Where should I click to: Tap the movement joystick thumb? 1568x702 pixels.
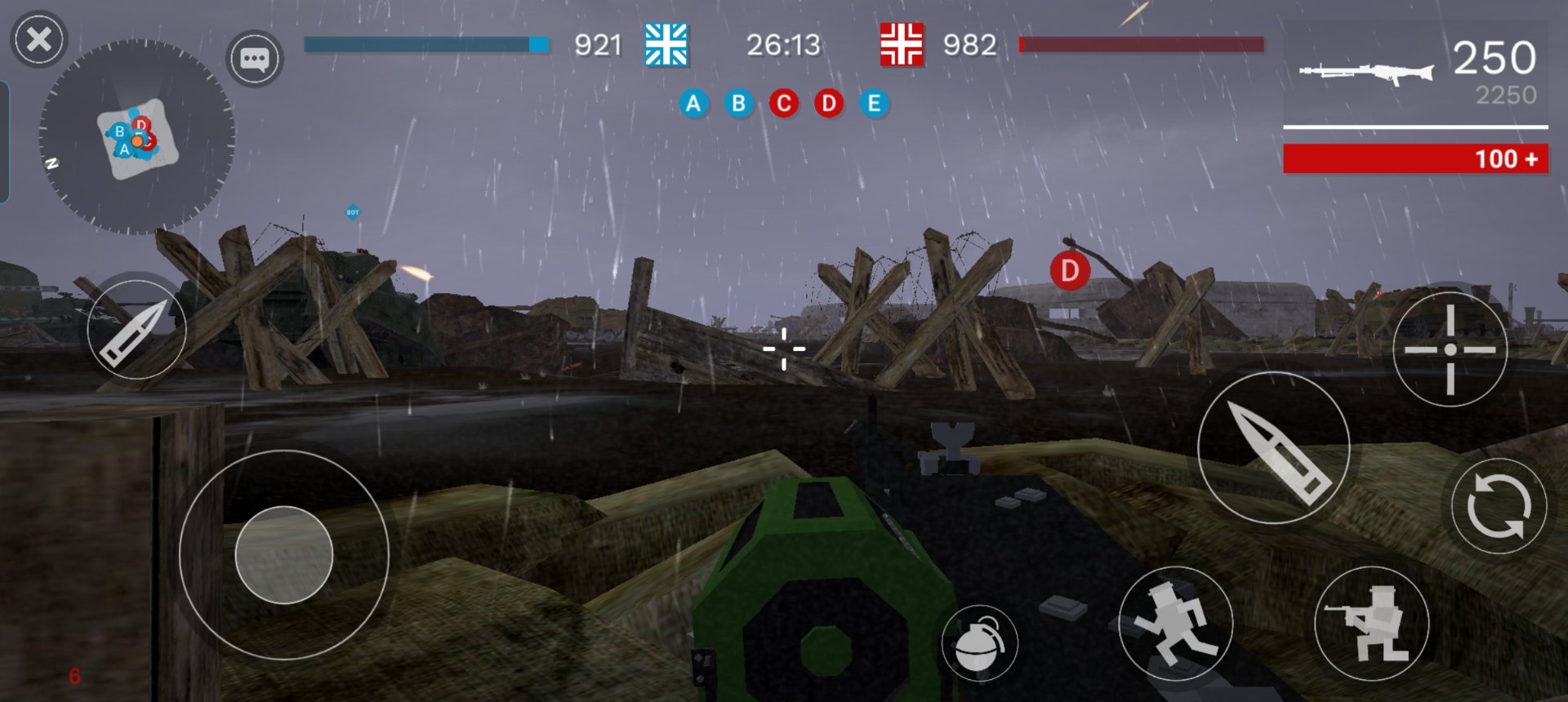click(x=284, y=555)
